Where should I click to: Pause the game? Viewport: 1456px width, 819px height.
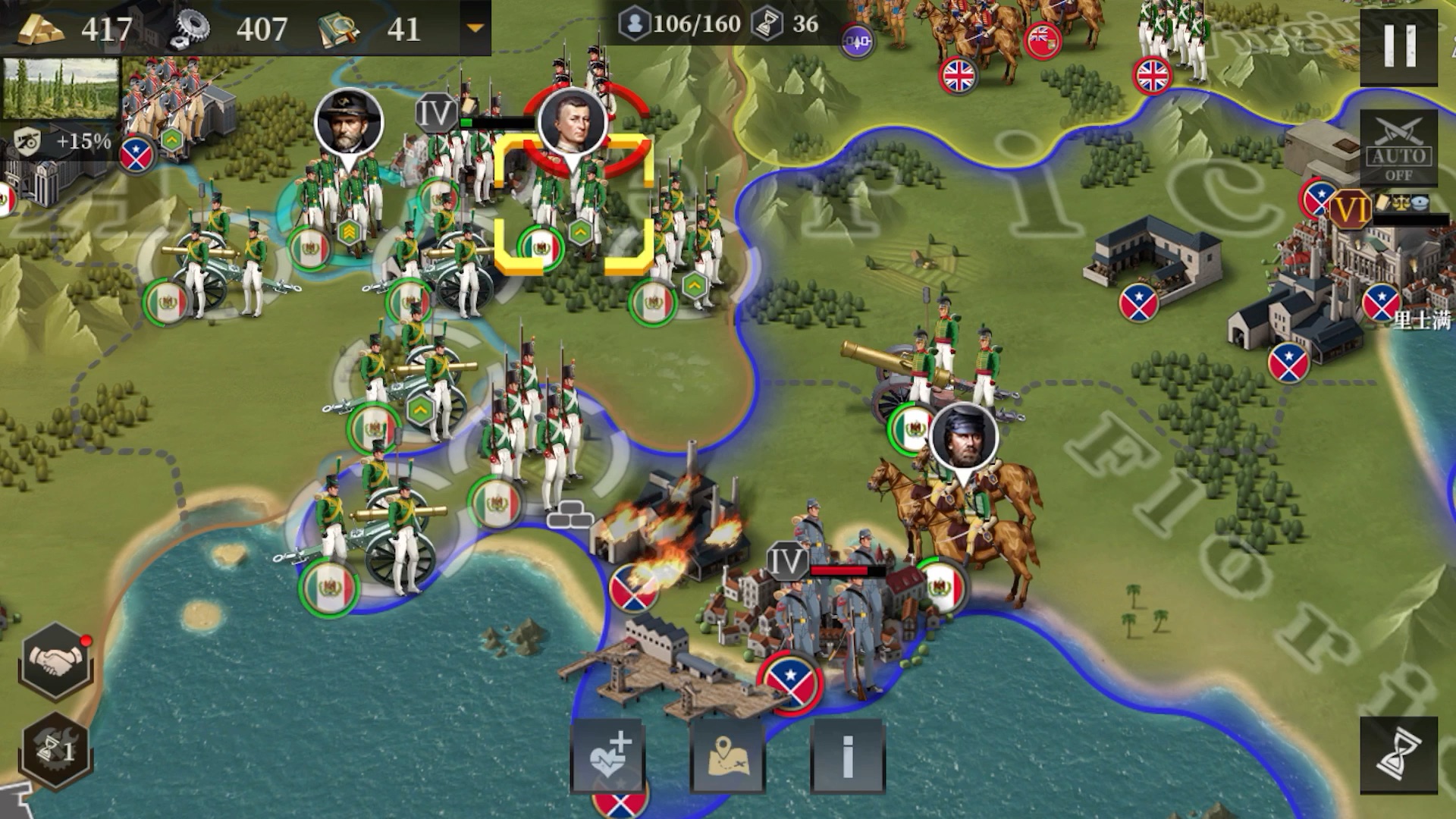(x=1399, y=47)
